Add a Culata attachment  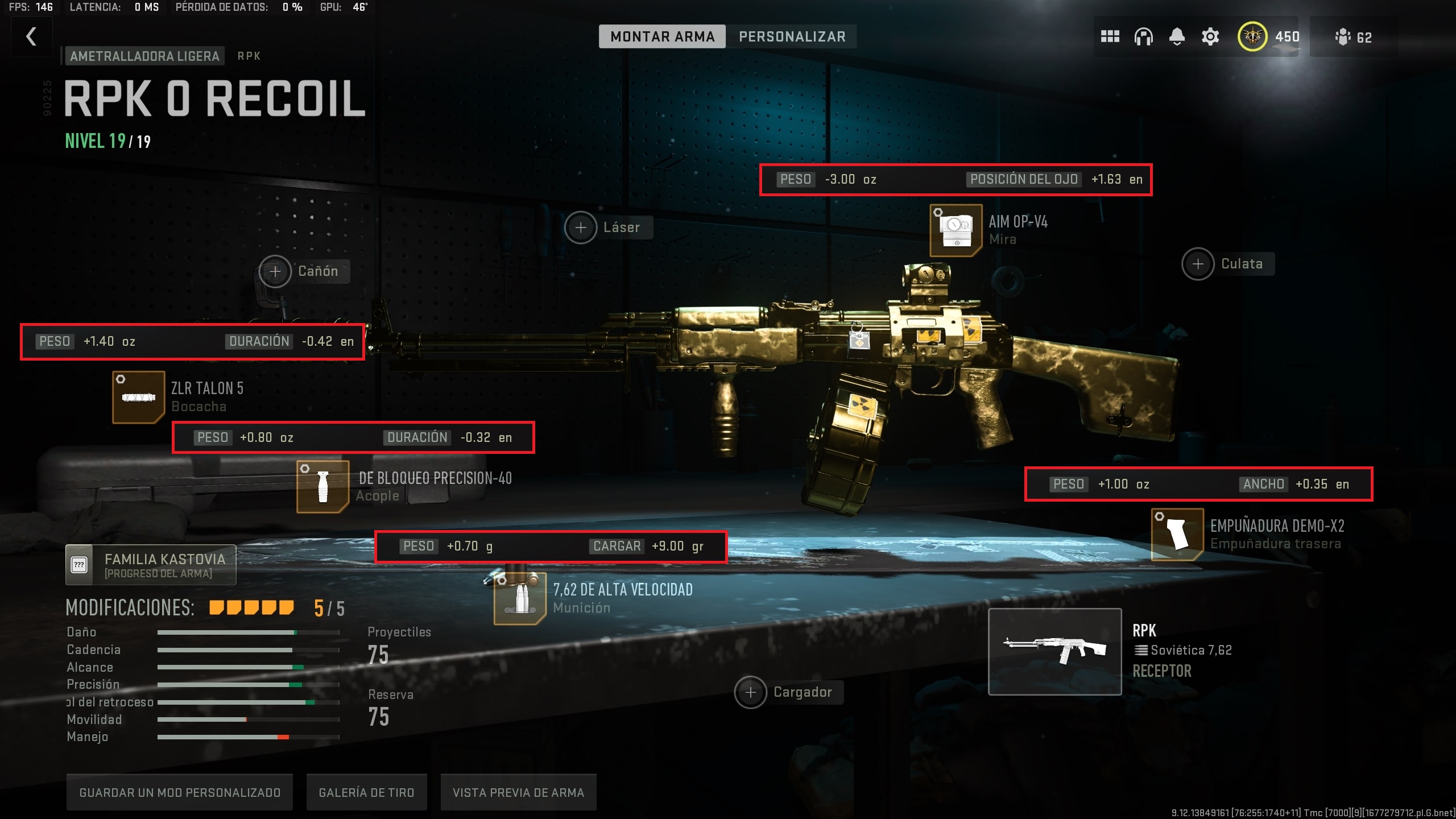[1198, 264]
